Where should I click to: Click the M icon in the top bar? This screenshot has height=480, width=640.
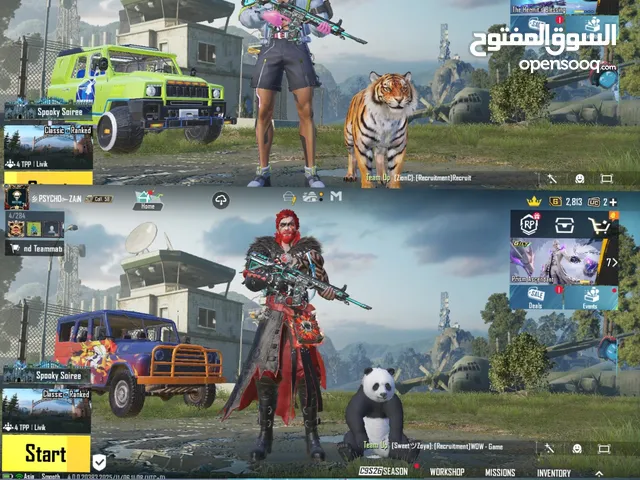[336, 196]
